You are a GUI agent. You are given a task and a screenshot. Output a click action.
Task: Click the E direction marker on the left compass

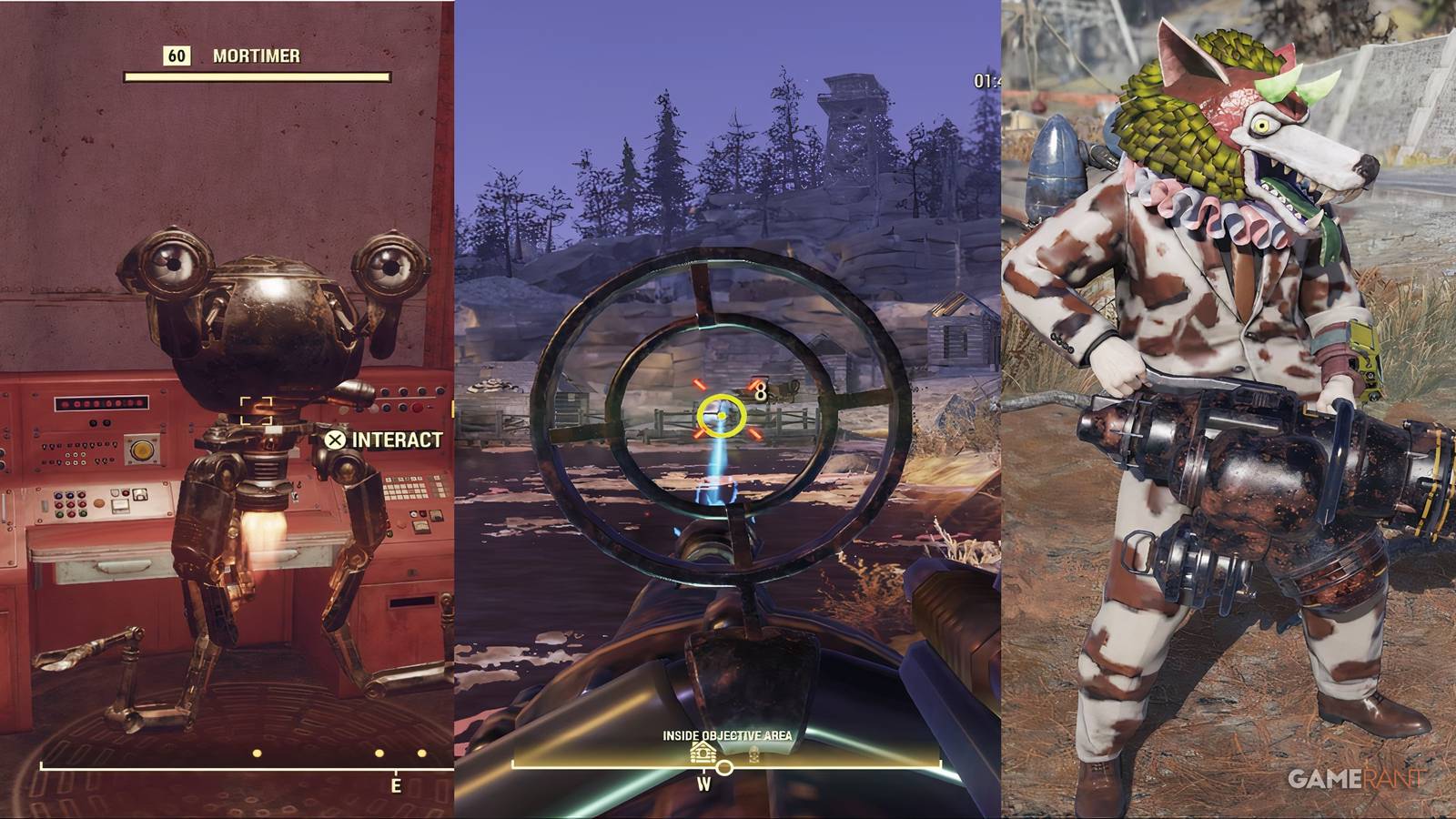pyautogui.click(x=397, y=783)
